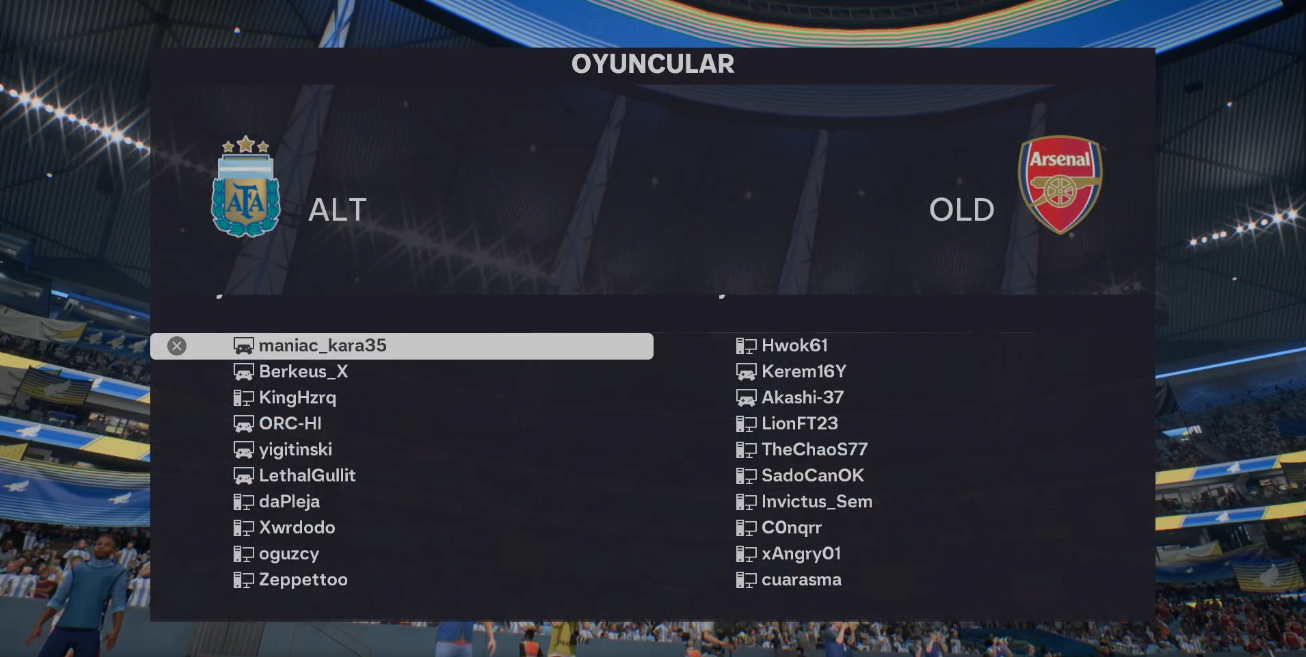
Task: Select daPleja from the player list
Action: [289, 502]
